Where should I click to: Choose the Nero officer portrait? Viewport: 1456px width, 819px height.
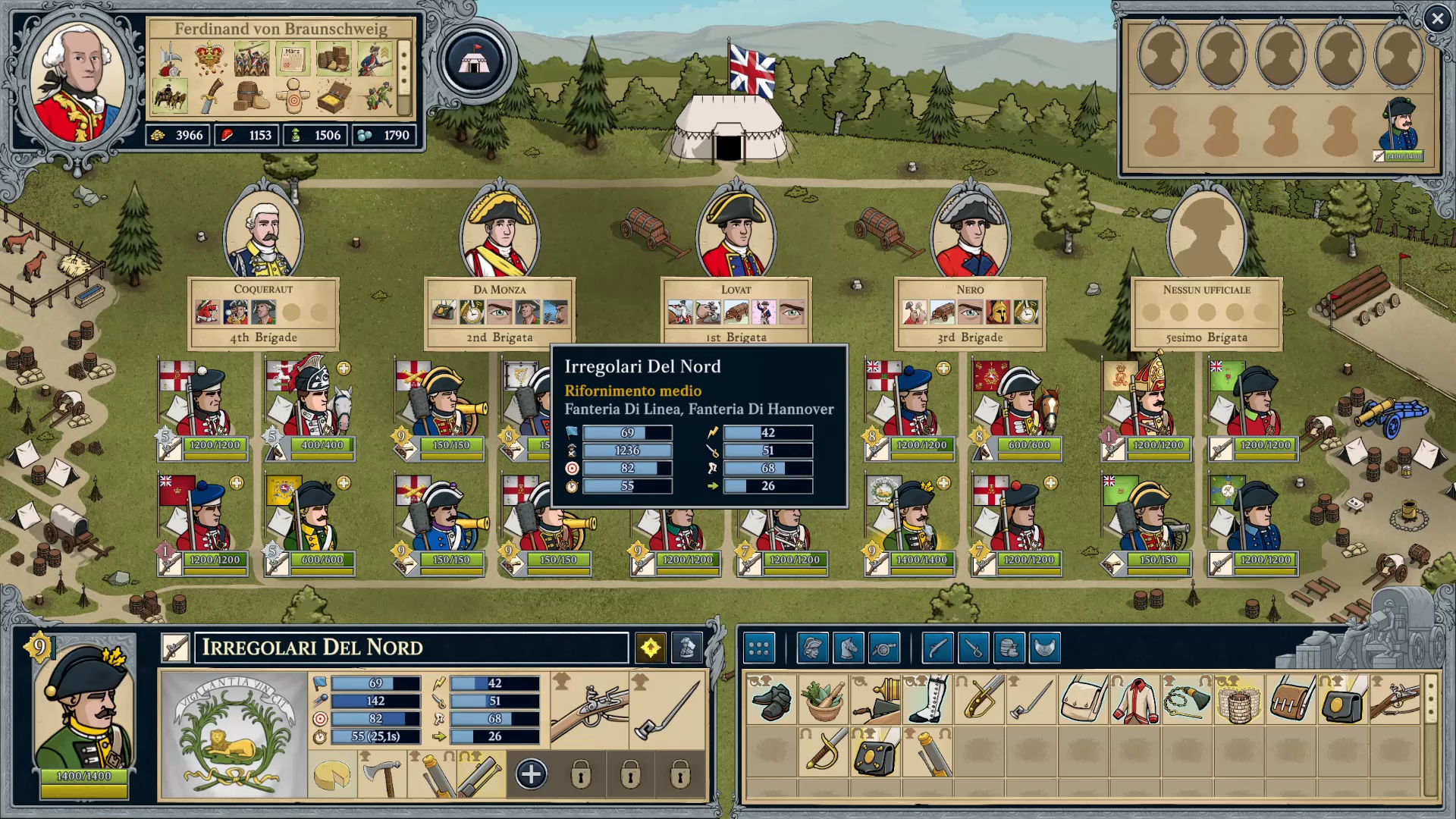970,237
